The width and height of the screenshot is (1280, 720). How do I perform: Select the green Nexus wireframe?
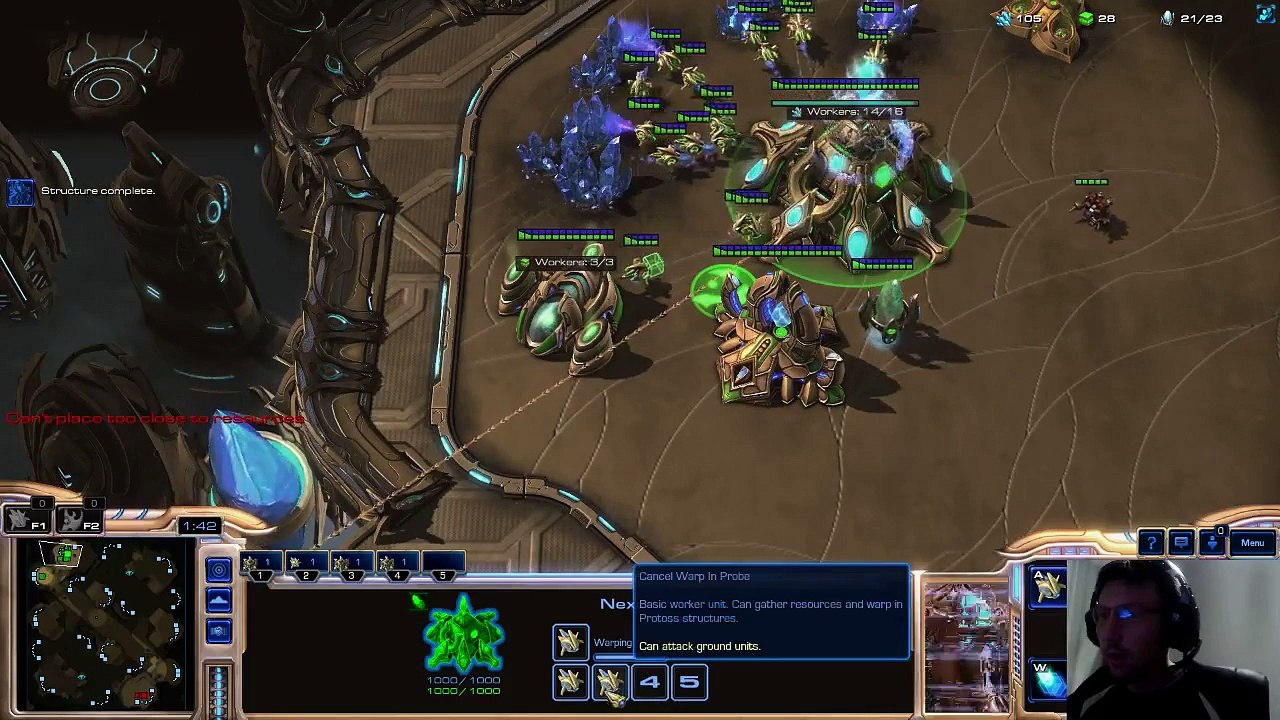point(463,633)
